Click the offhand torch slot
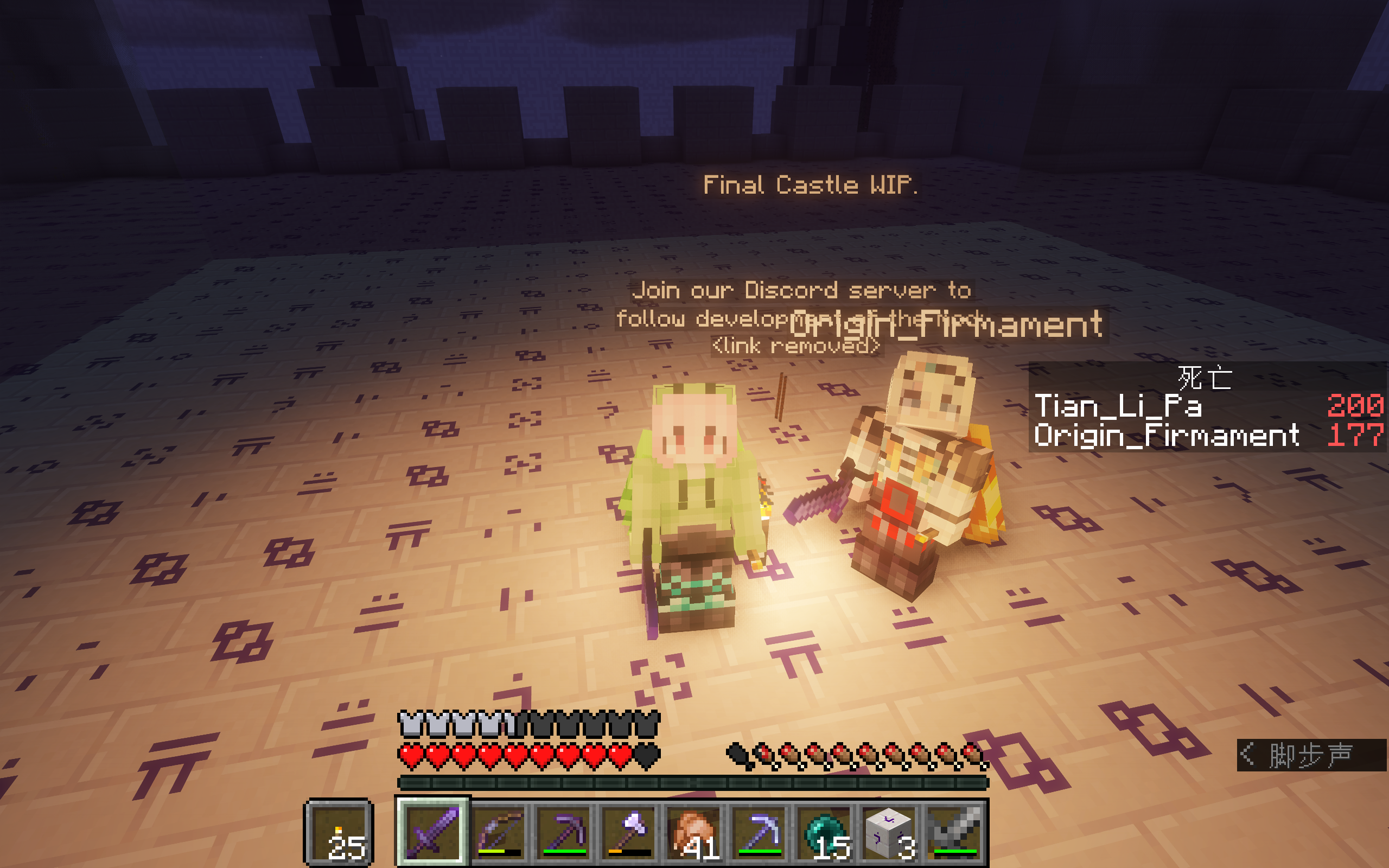The height and width of the screenshot is (868, 1389). click(x=339, y=832)
